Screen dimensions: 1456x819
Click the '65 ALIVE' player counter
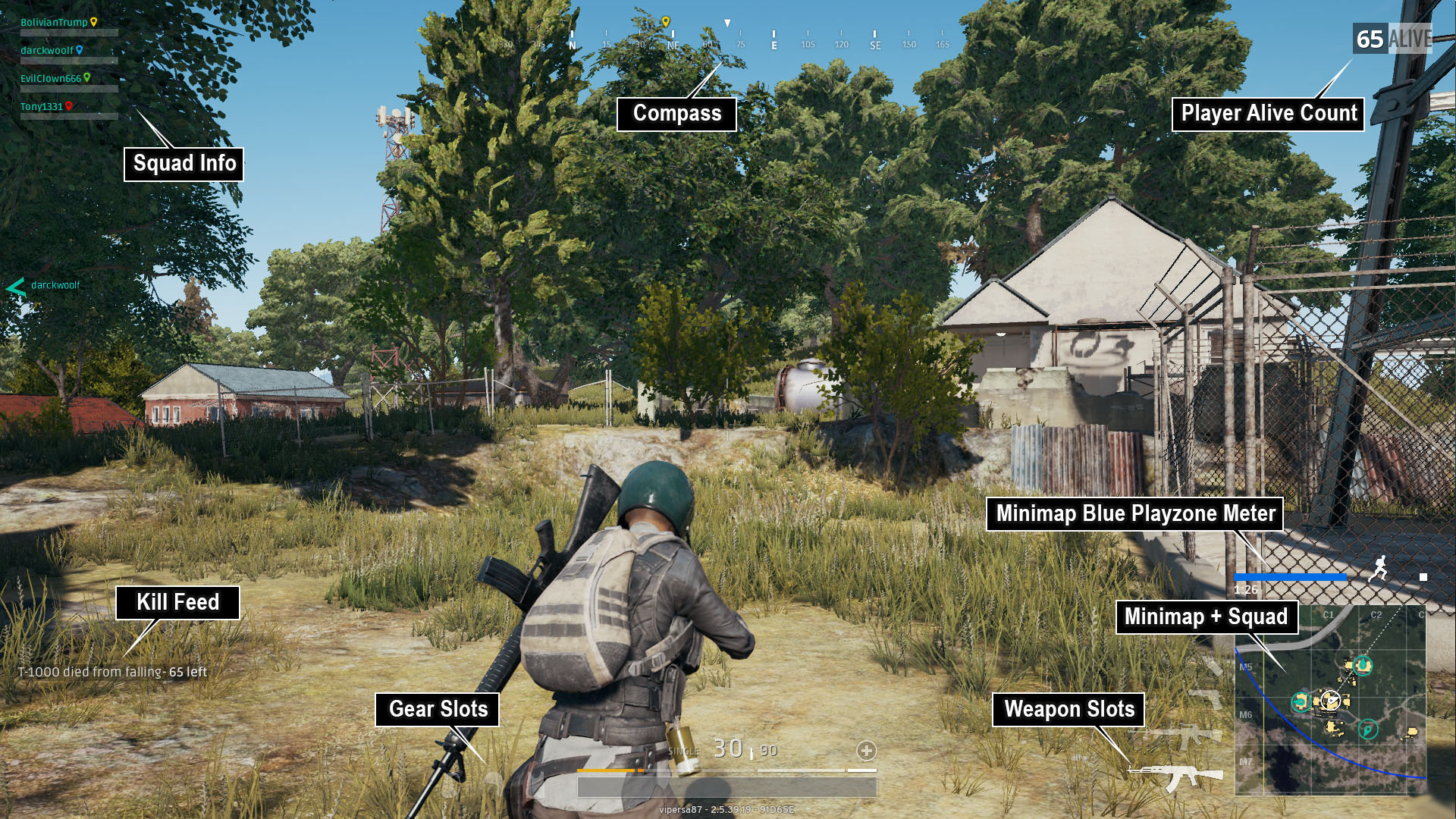coord(1392,36)
